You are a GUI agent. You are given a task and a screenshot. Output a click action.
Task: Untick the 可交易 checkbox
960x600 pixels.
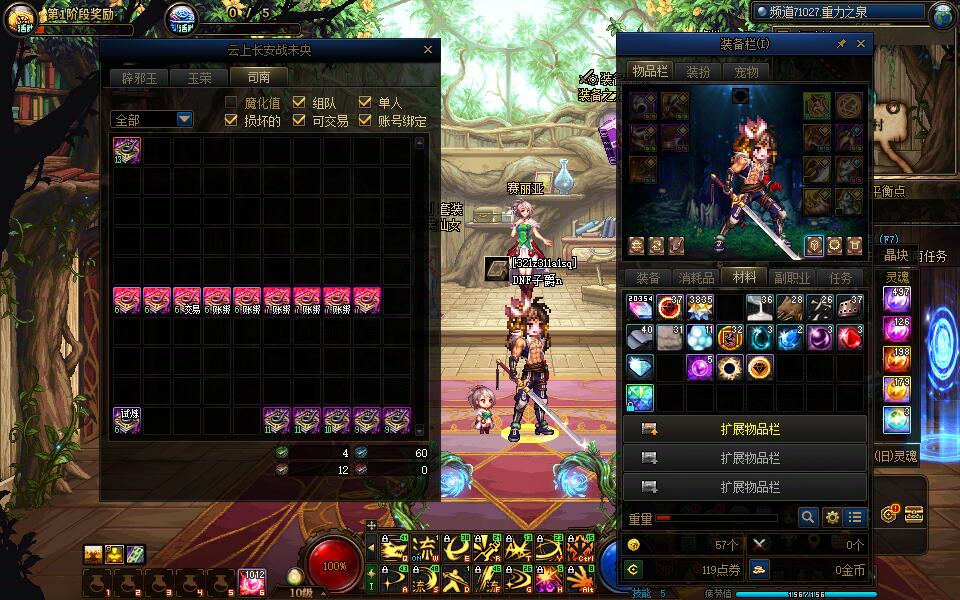(299, 120)
